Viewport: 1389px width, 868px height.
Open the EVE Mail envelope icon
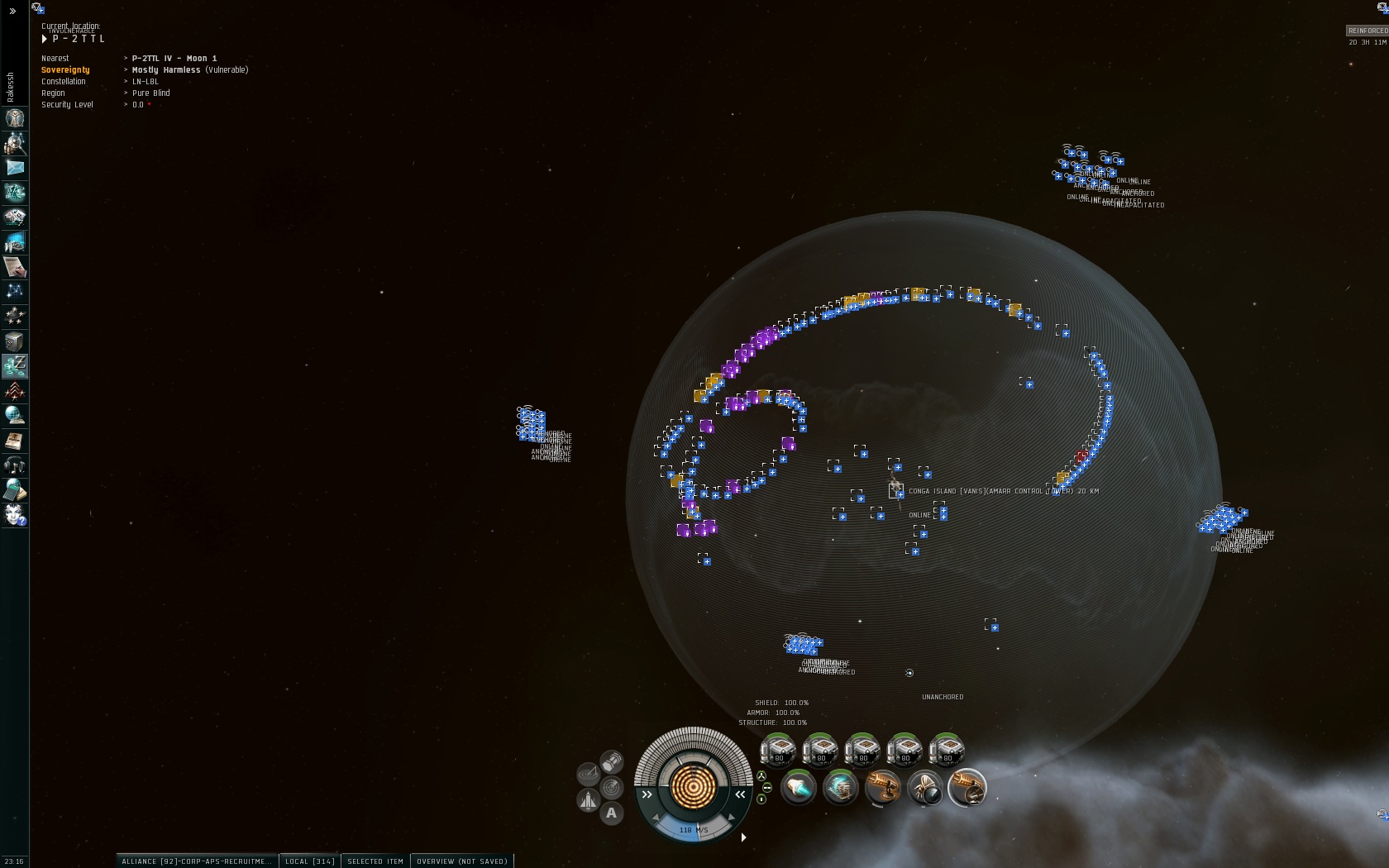[15, 168]
